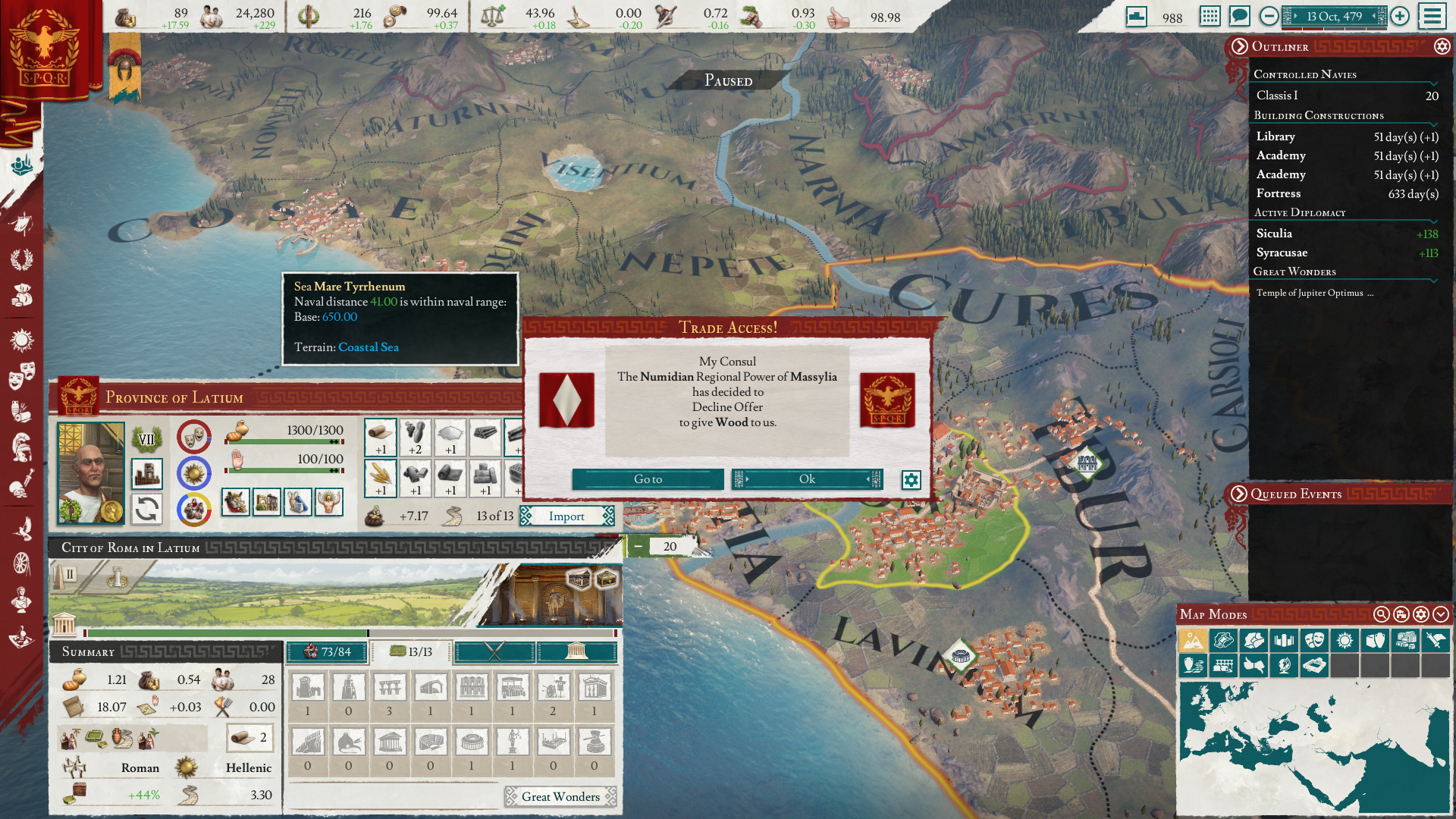
Task: Open the map modes search magnifier
Action: click(x=1381, y=615)
